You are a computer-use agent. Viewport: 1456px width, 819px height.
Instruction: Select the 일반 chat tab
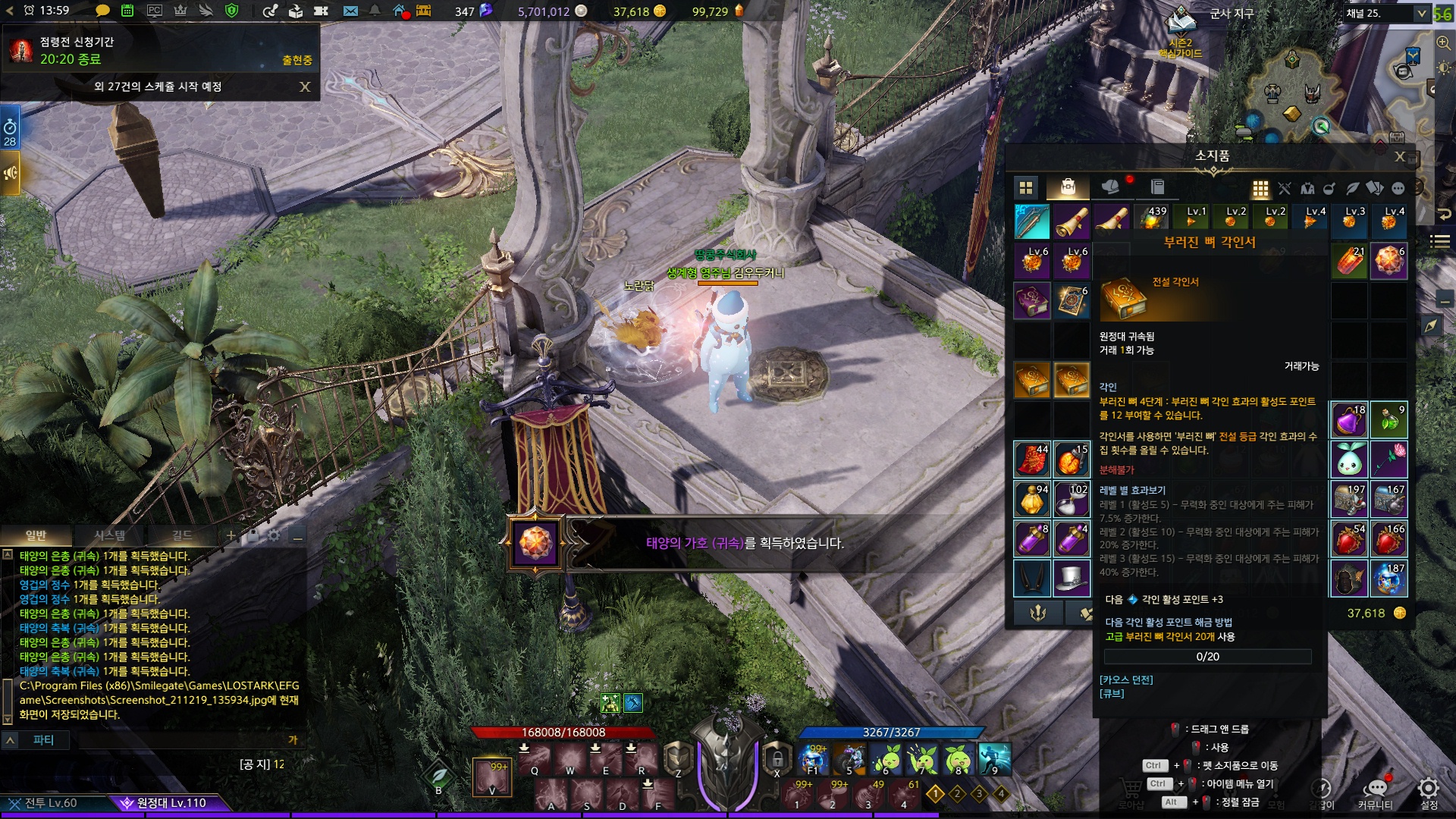(36, 535)
